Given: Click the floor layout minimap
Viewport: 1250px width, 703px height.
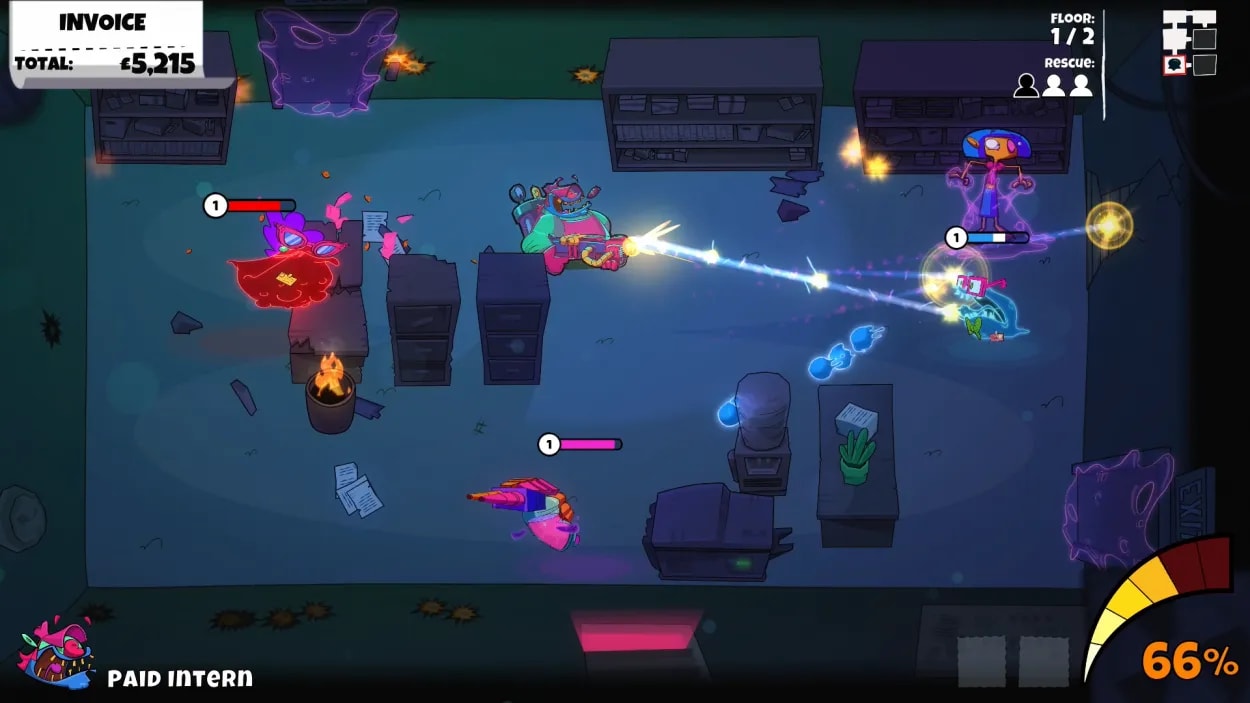Looking at the screenshot, I should pyautogui.click(x=1189, y=43).
